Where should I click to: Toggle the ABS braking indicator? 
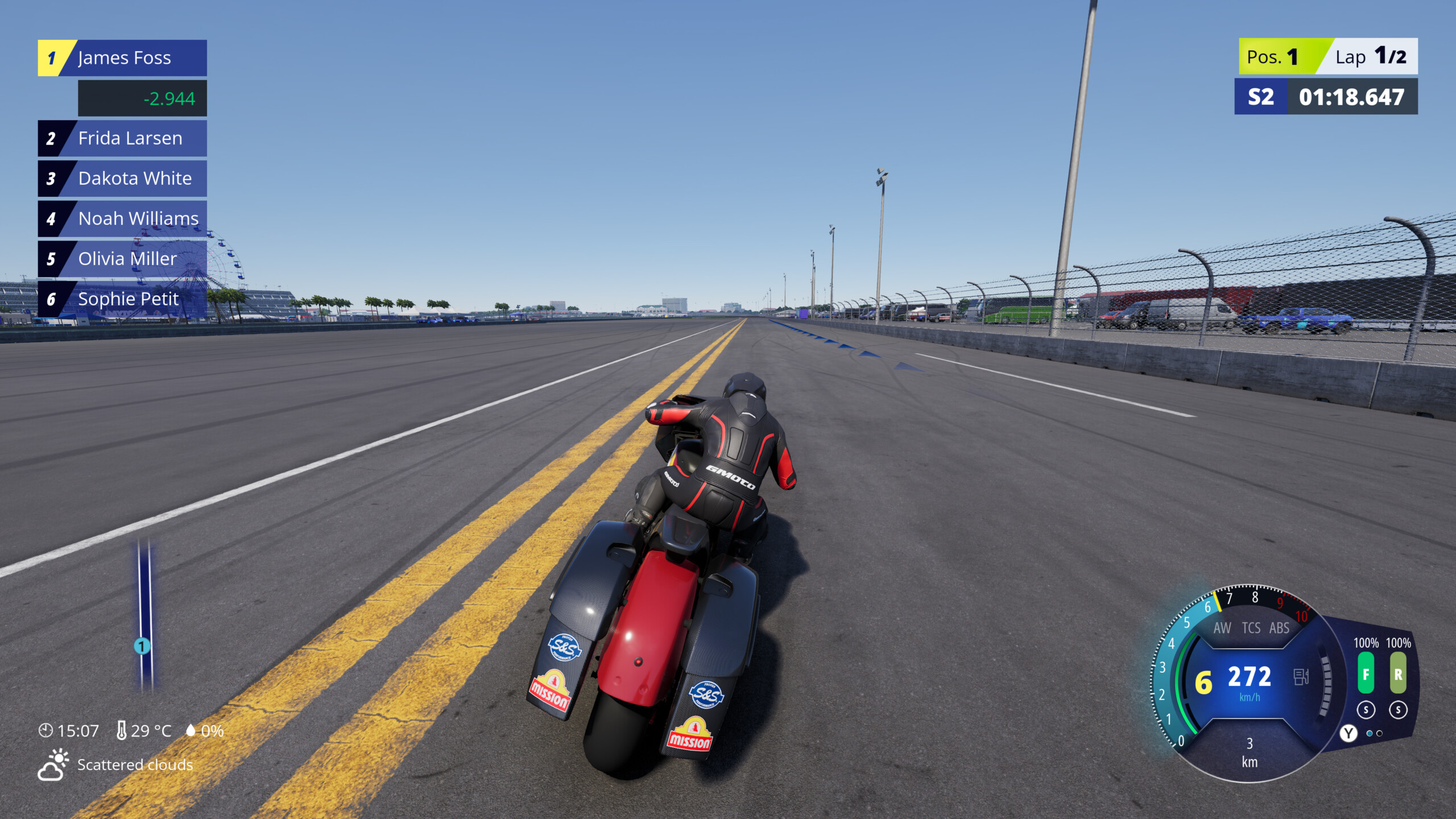coord(1279,628)
